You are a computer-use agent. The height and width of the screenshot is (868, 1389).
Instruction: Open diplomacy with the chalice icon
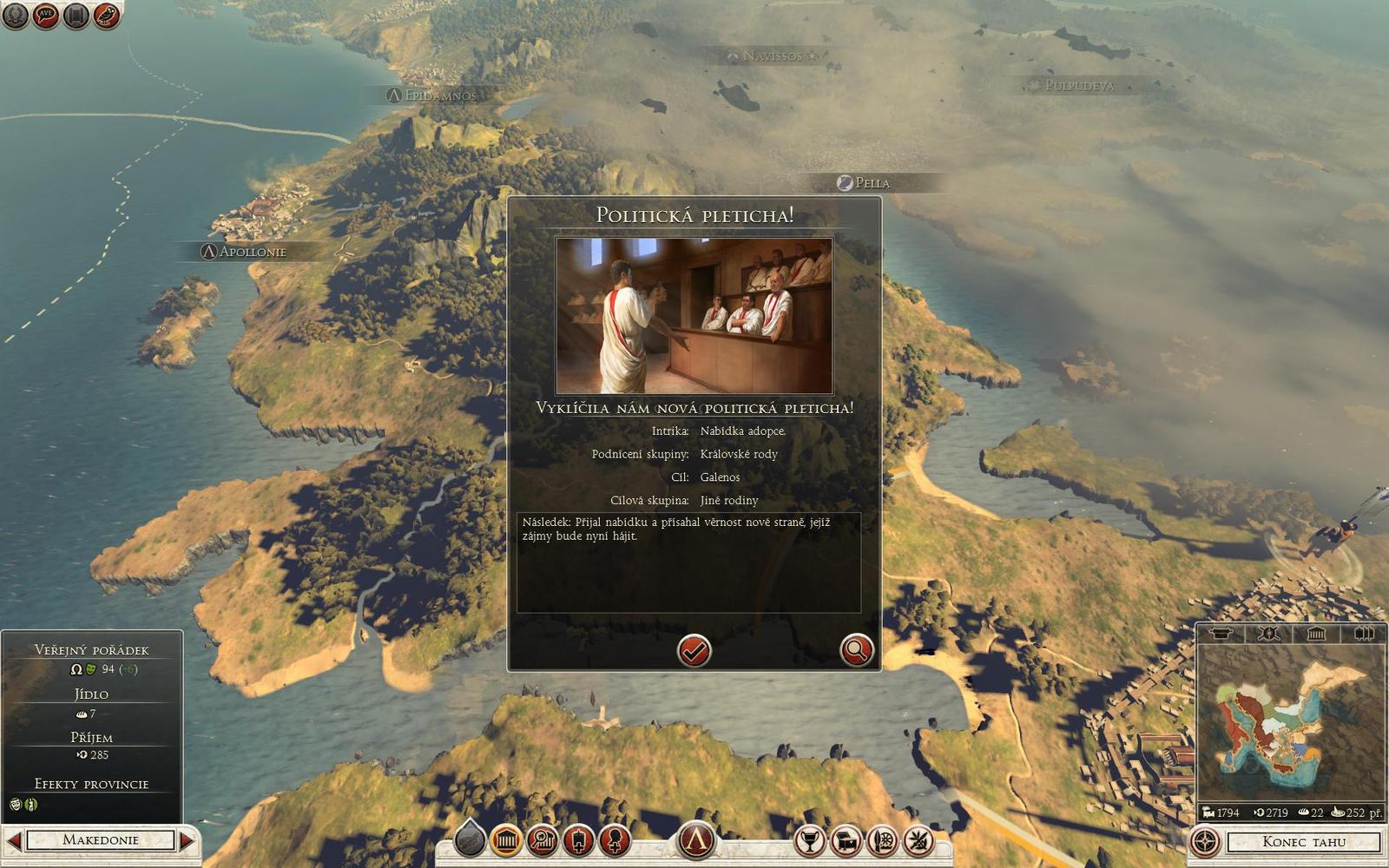pos(810,840)
